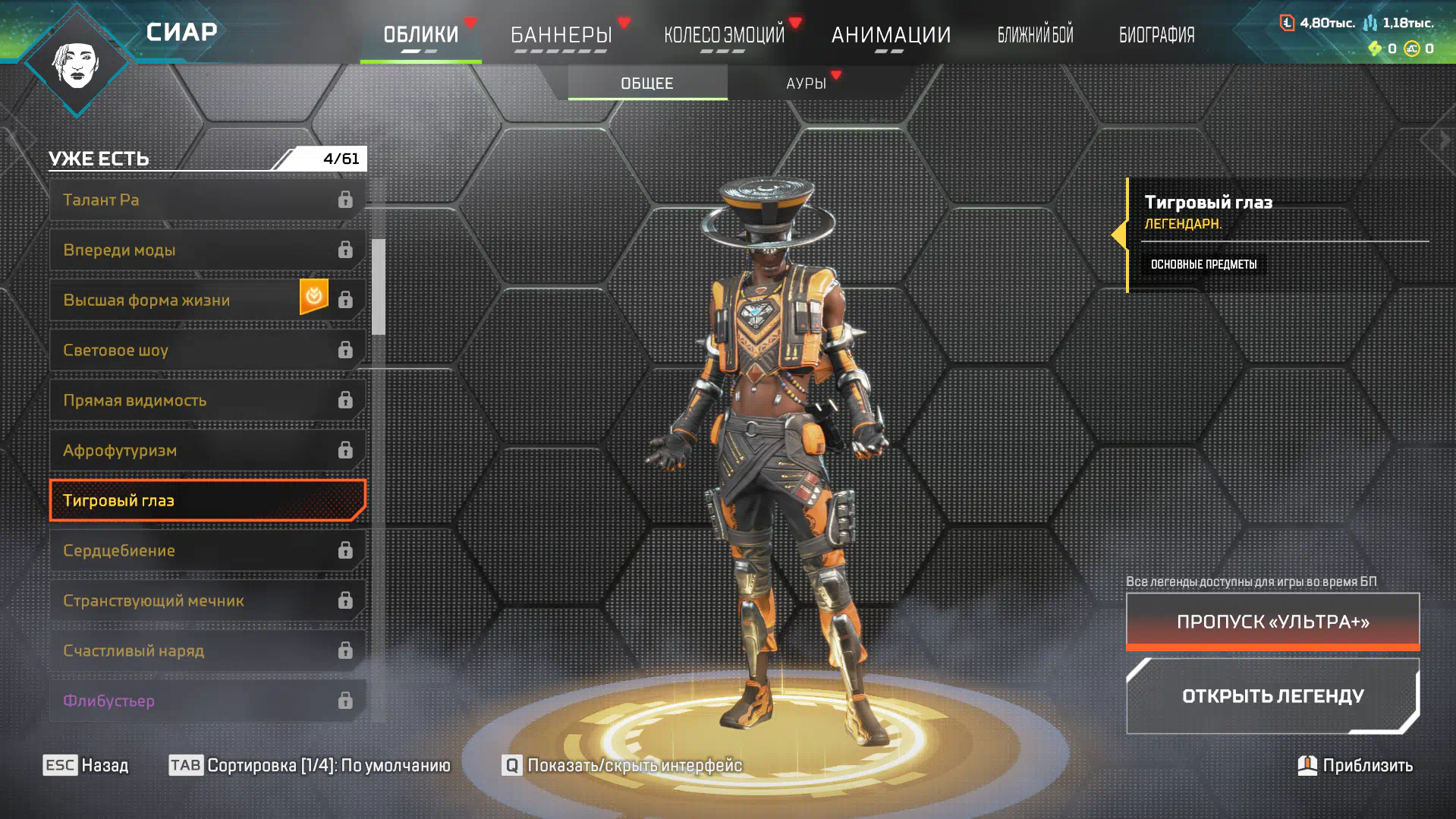This screenshot has height=819, width=1456.
Task: Click ОТКРЫТЬ ЛЕГЕНДУ to unlock legend
Action: click(1272, 696)
